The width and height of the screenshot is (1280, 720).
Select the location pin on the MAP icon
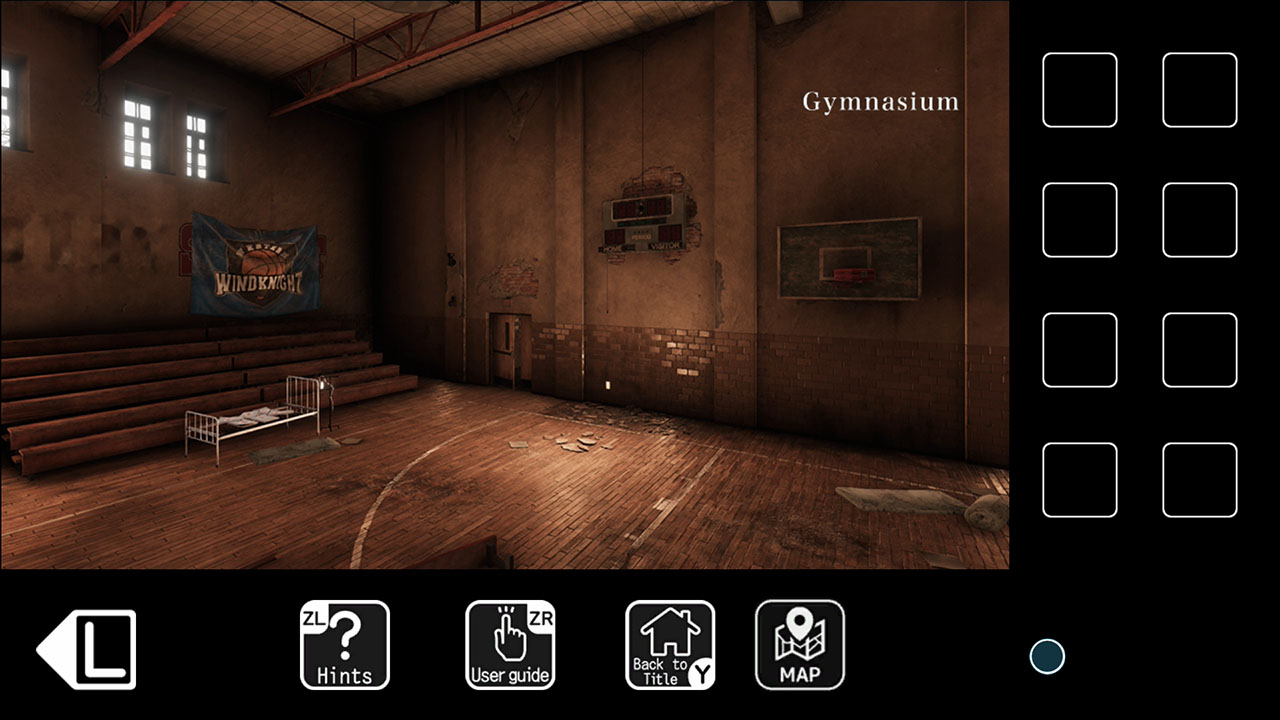800,625
